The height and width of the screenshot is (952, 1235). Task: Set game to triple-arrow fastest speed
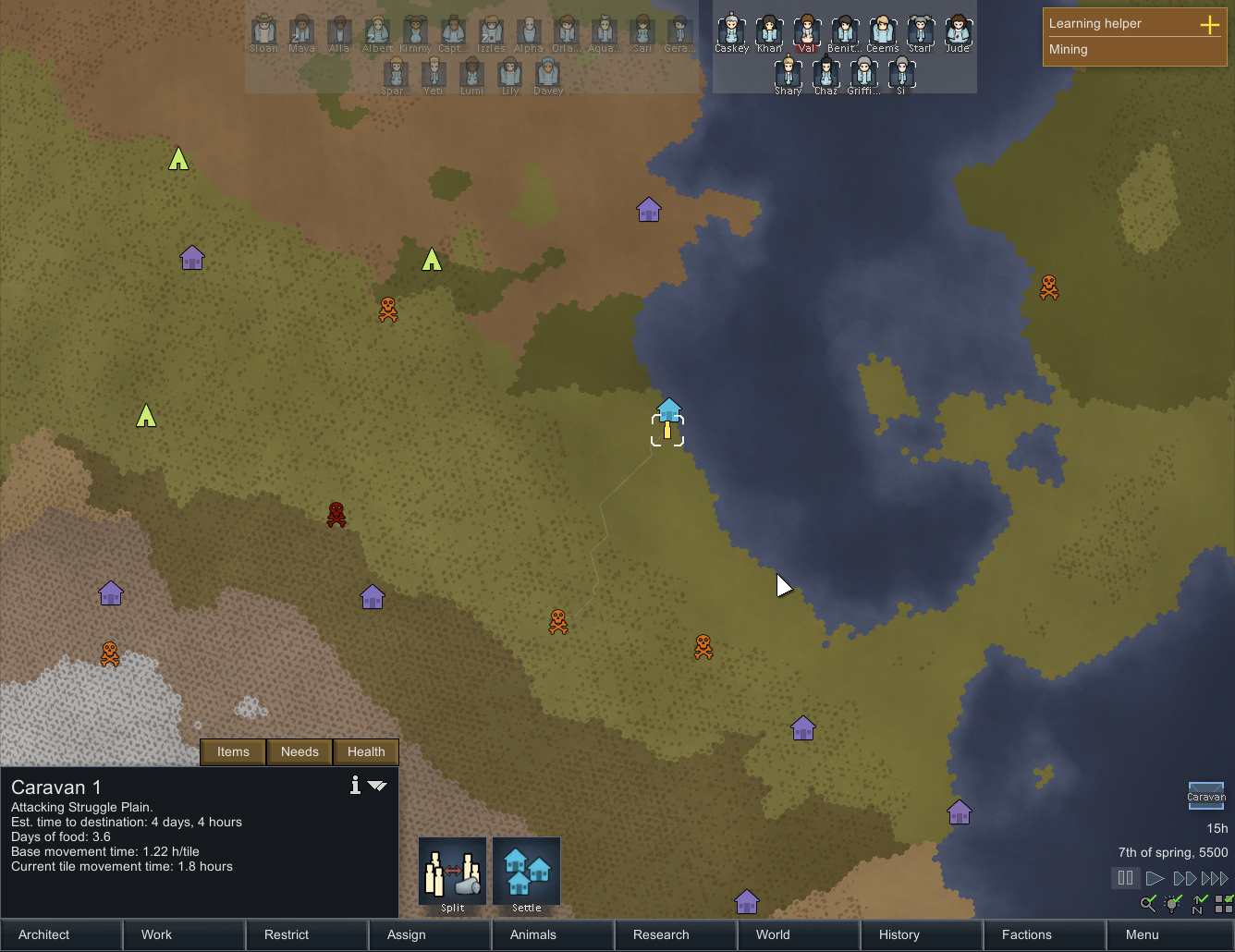click(1215, 878)
